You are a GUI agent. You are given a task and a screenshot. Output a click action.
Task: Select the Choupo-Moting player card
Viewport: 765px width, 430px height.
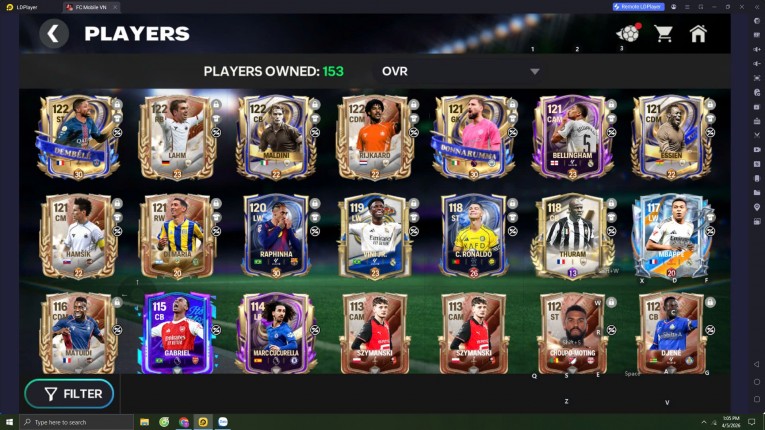571,333
